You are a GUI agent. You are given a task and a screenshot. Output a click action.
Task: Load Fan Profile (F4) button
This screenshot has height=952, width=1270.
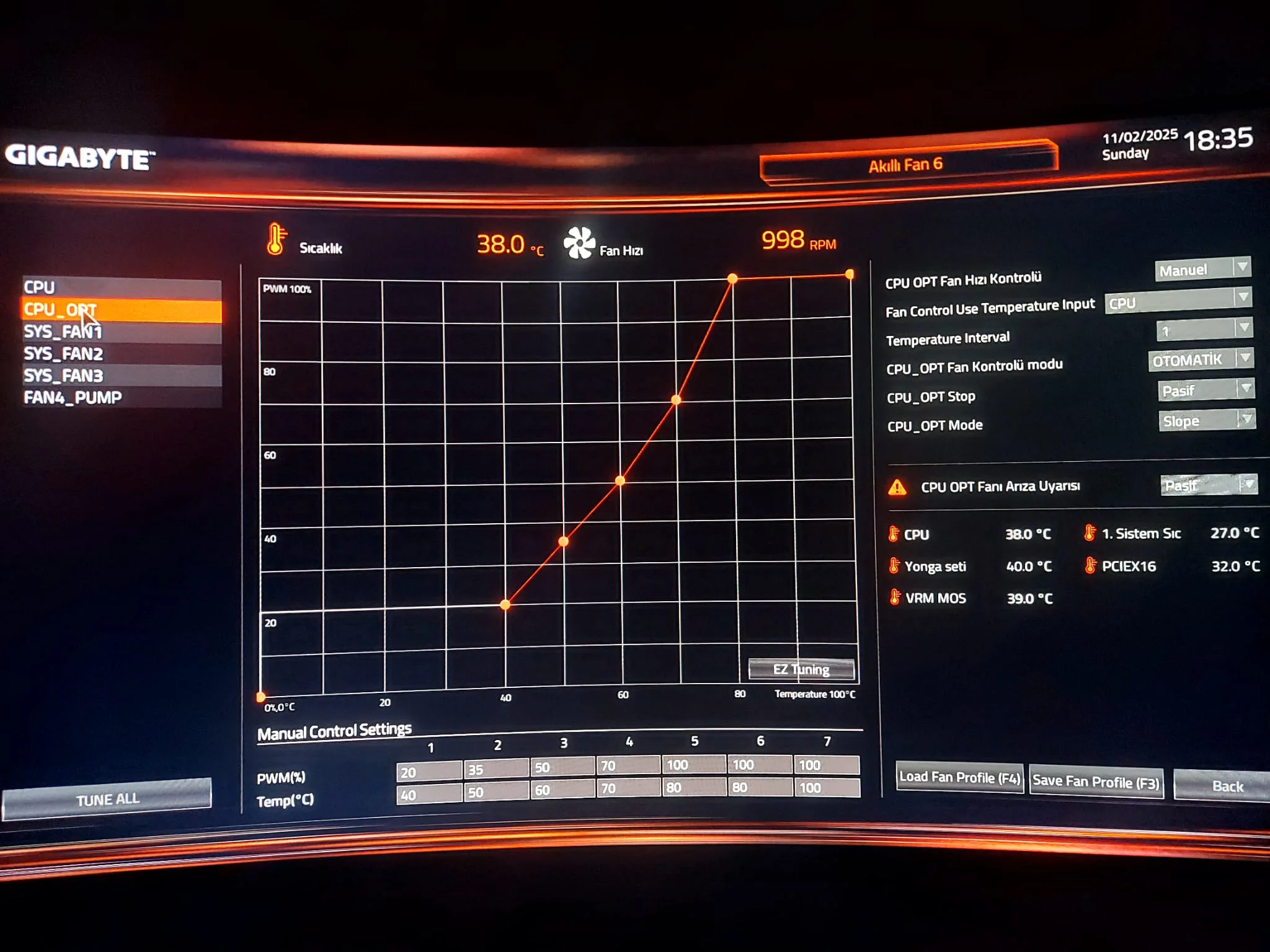click(x=959, y=777)
